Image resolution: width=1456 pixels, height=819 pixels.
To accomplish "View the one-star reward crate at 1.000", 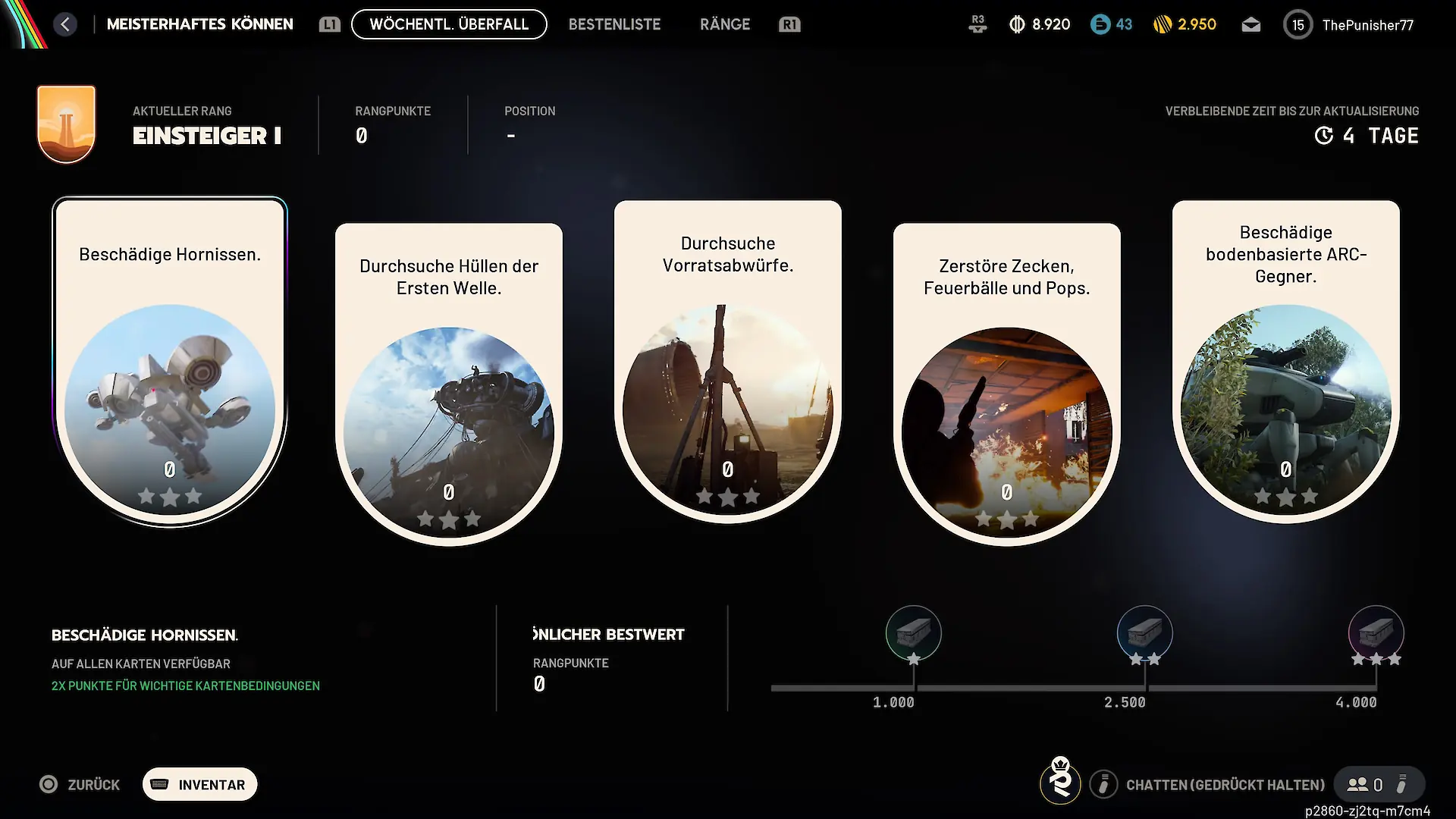I will tap(914, 633).
